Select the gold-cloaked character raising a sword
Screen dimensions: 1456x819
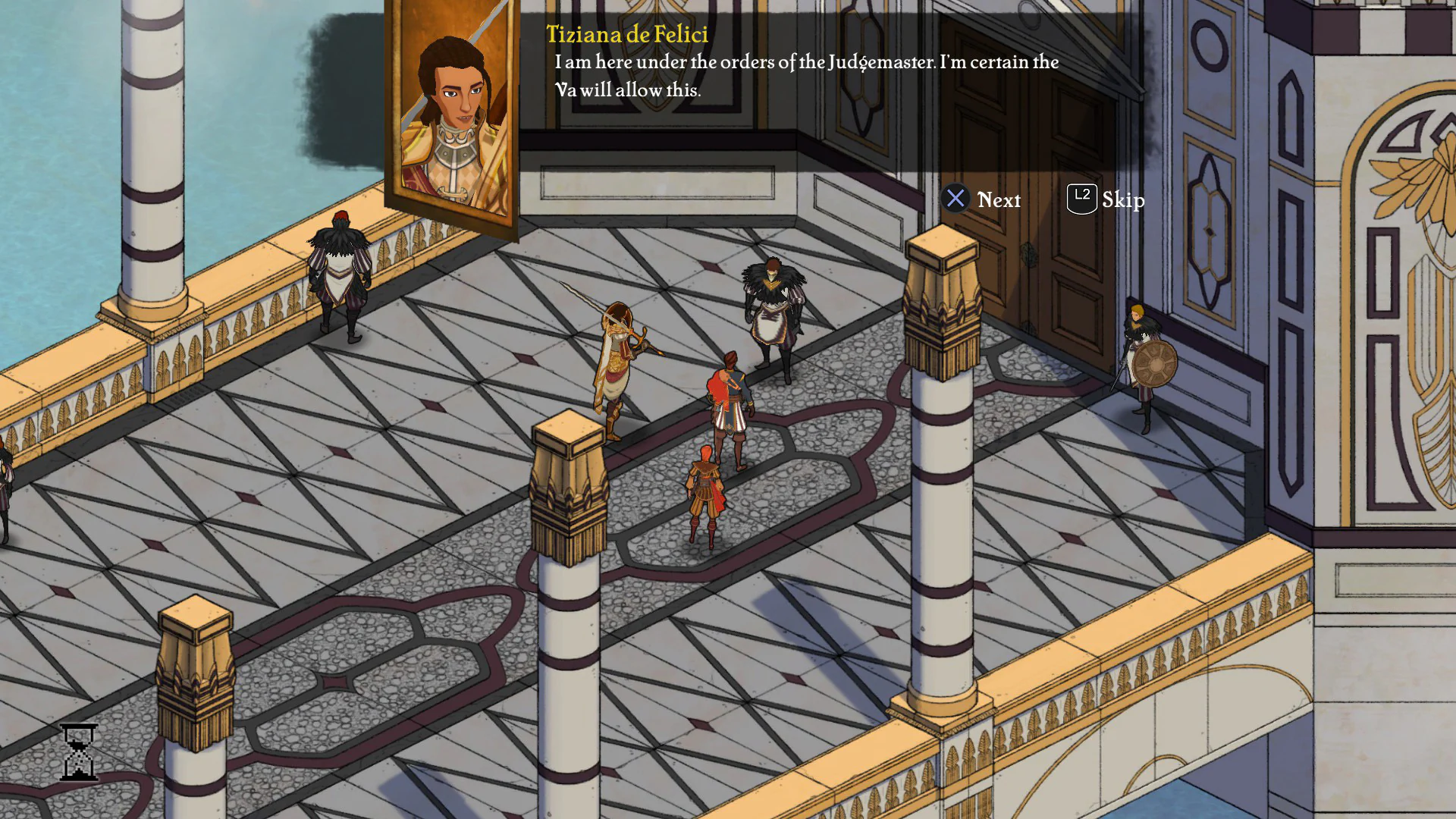click(x=618, y=364)
